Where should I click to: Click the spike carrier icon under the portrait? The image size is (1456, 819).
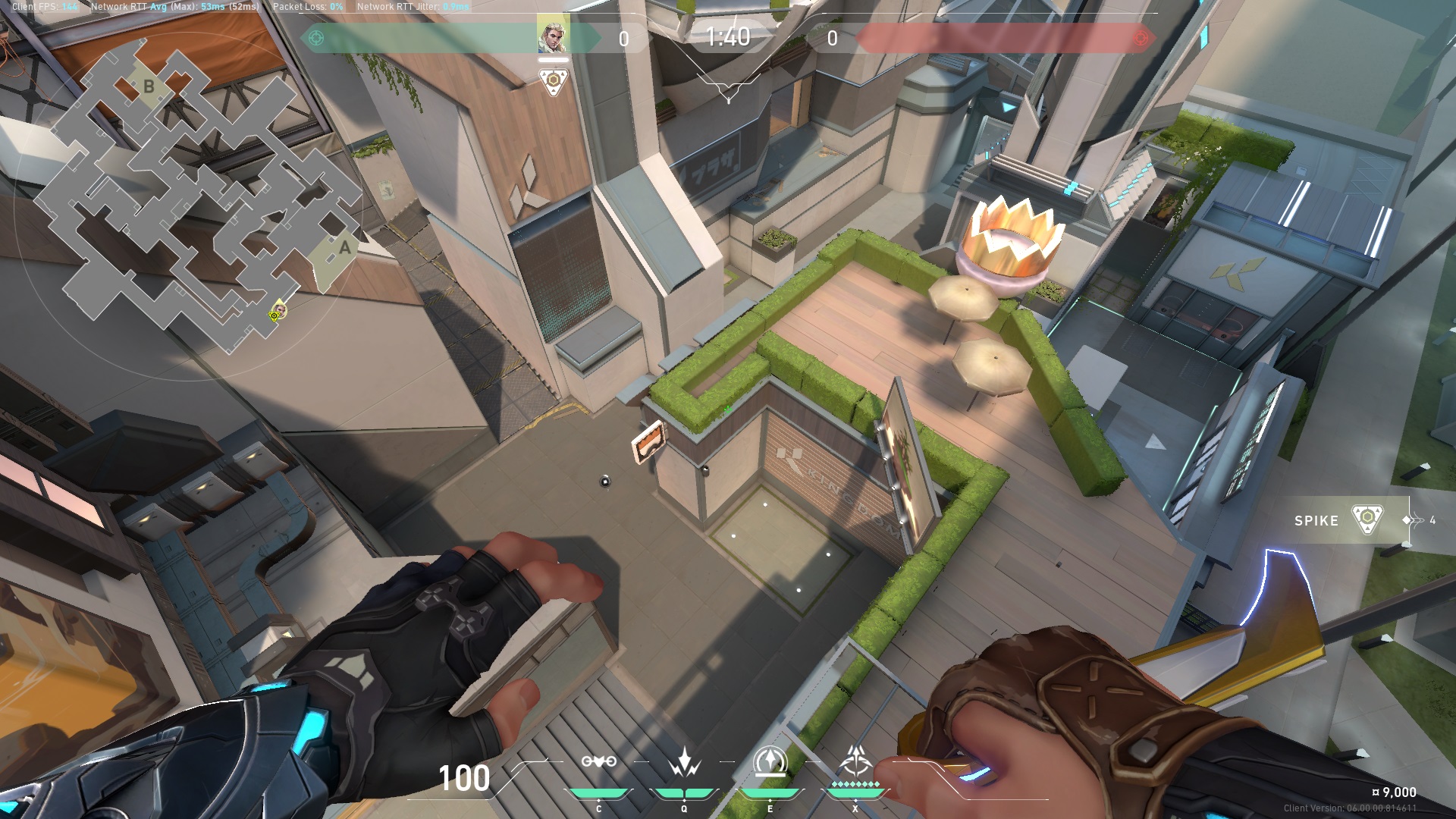554,80
